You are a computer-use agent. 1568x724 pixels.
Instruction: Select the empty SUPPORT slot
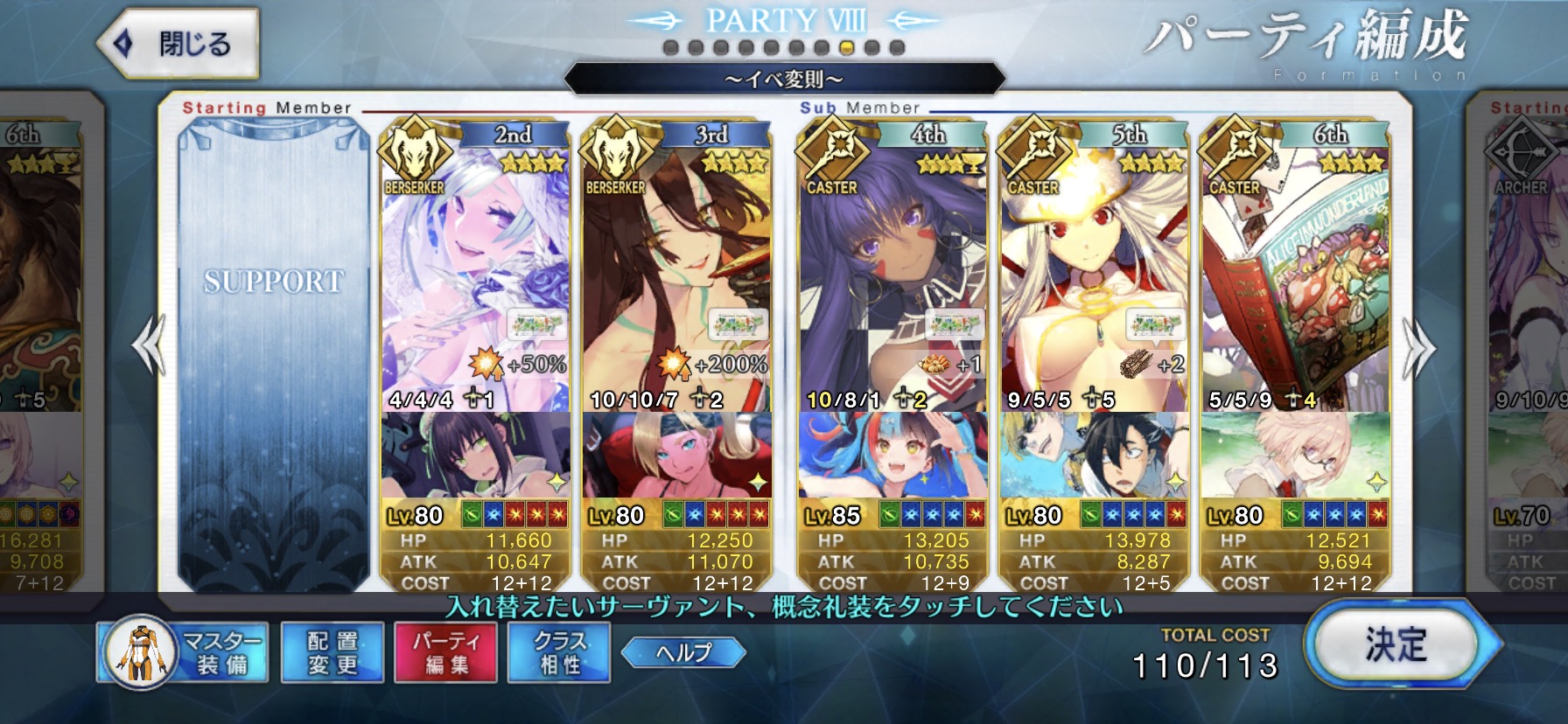click(x=273, y=350)
